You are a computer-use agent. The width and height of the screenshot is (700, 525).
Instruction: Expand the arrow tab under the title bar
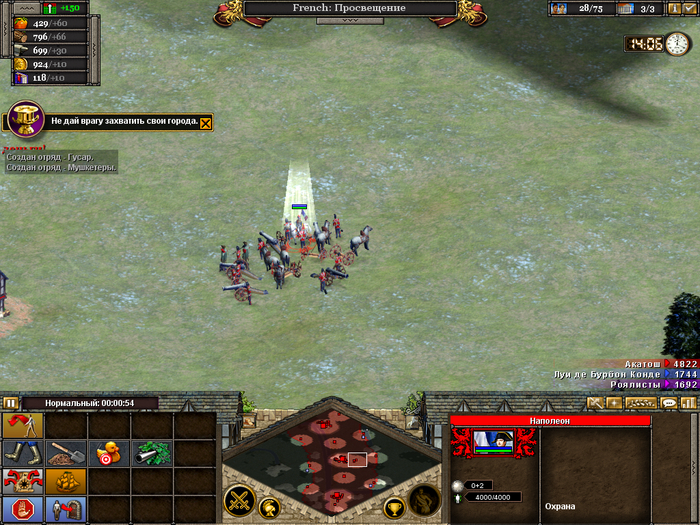[x=349, y=21]
